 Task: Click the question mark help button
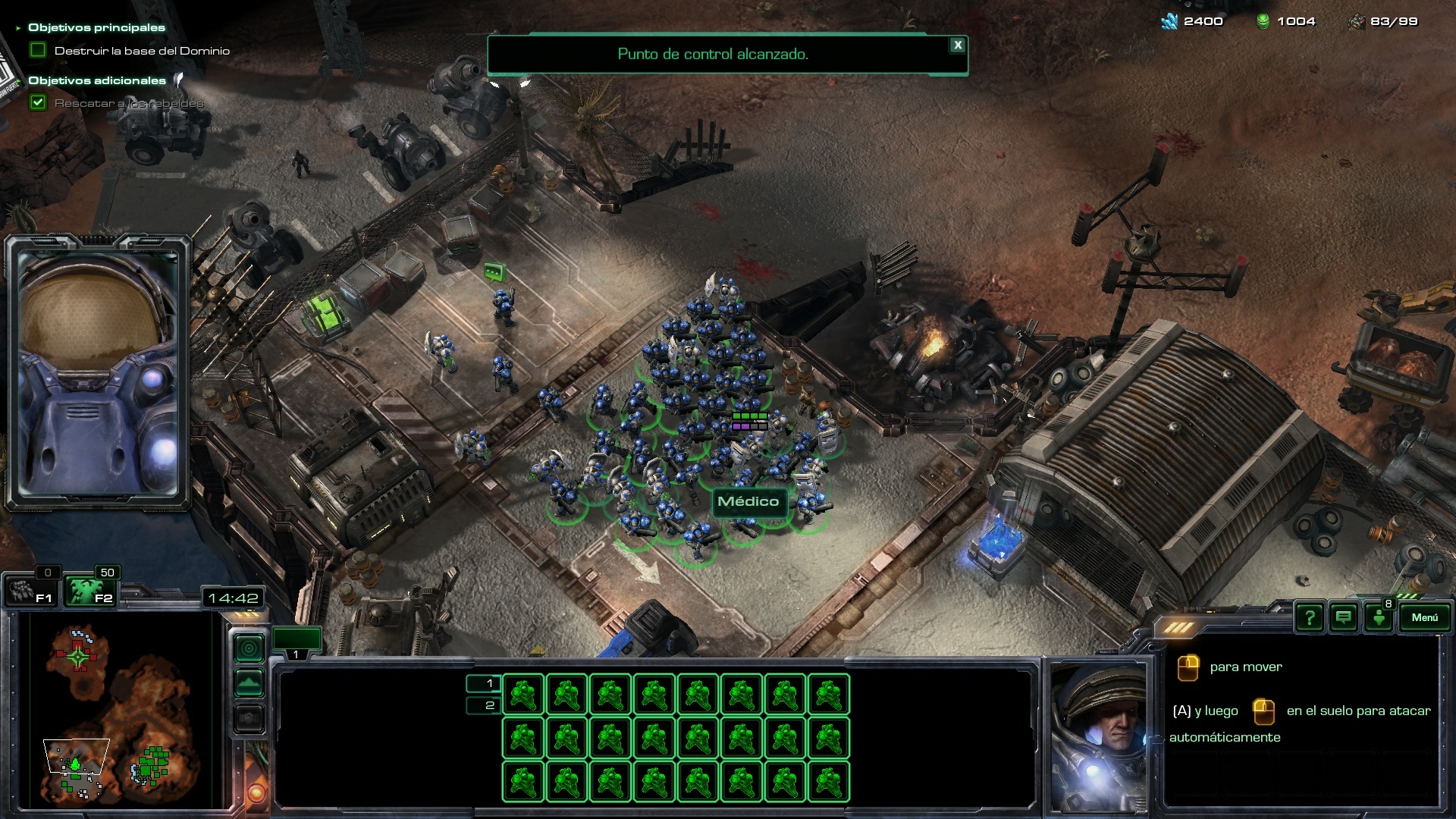1309,618
